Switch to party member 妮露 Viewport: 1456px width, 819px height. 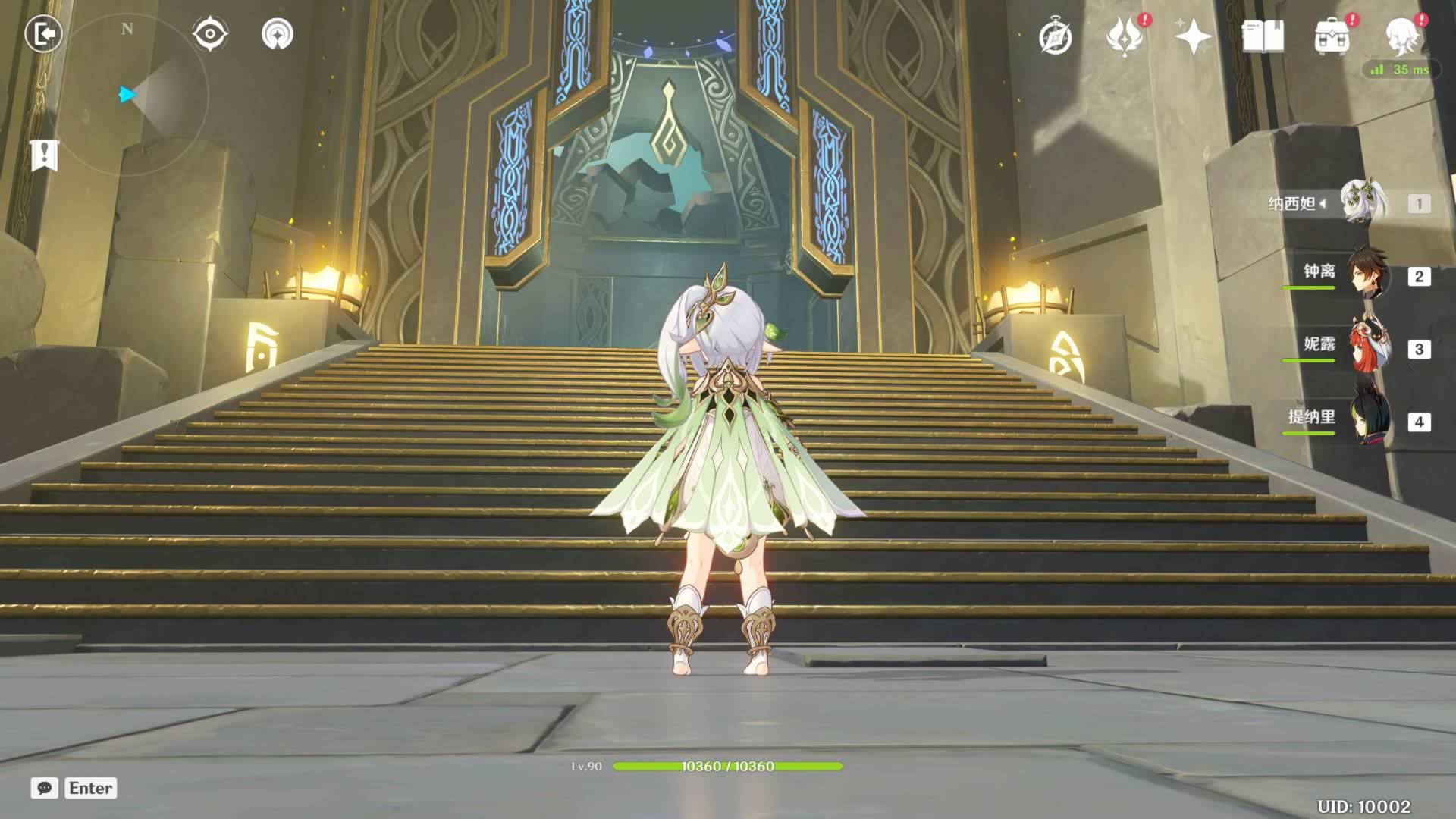click(x=1365, y=348)
